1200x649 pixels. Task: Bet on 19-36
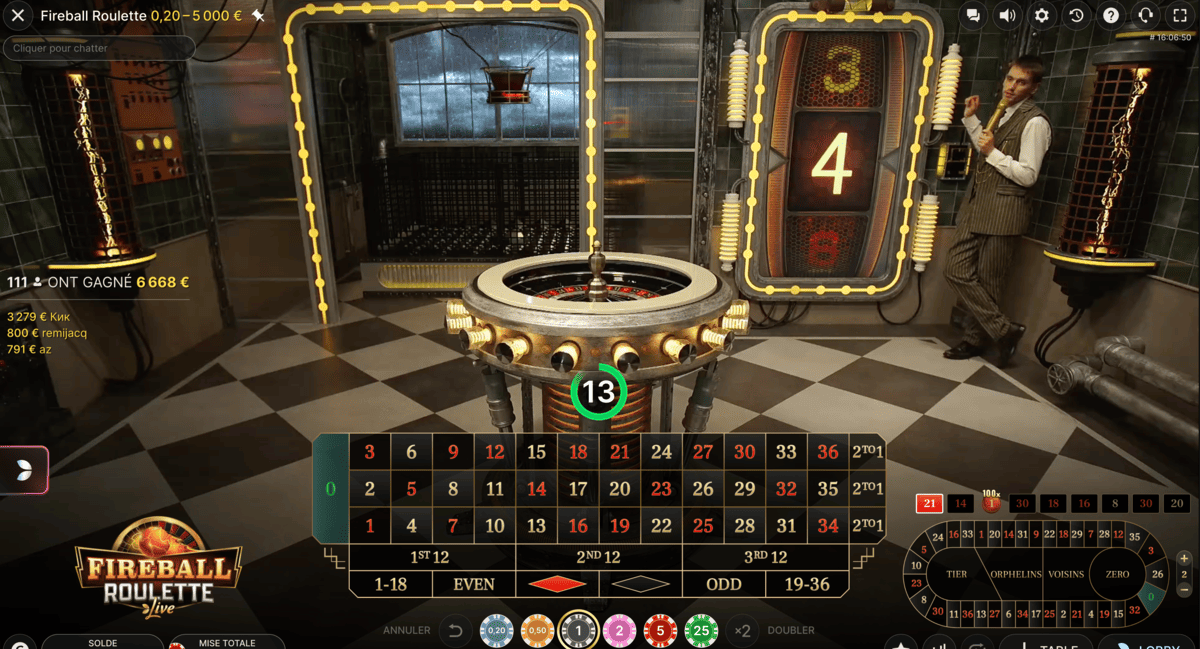[807, 584]
